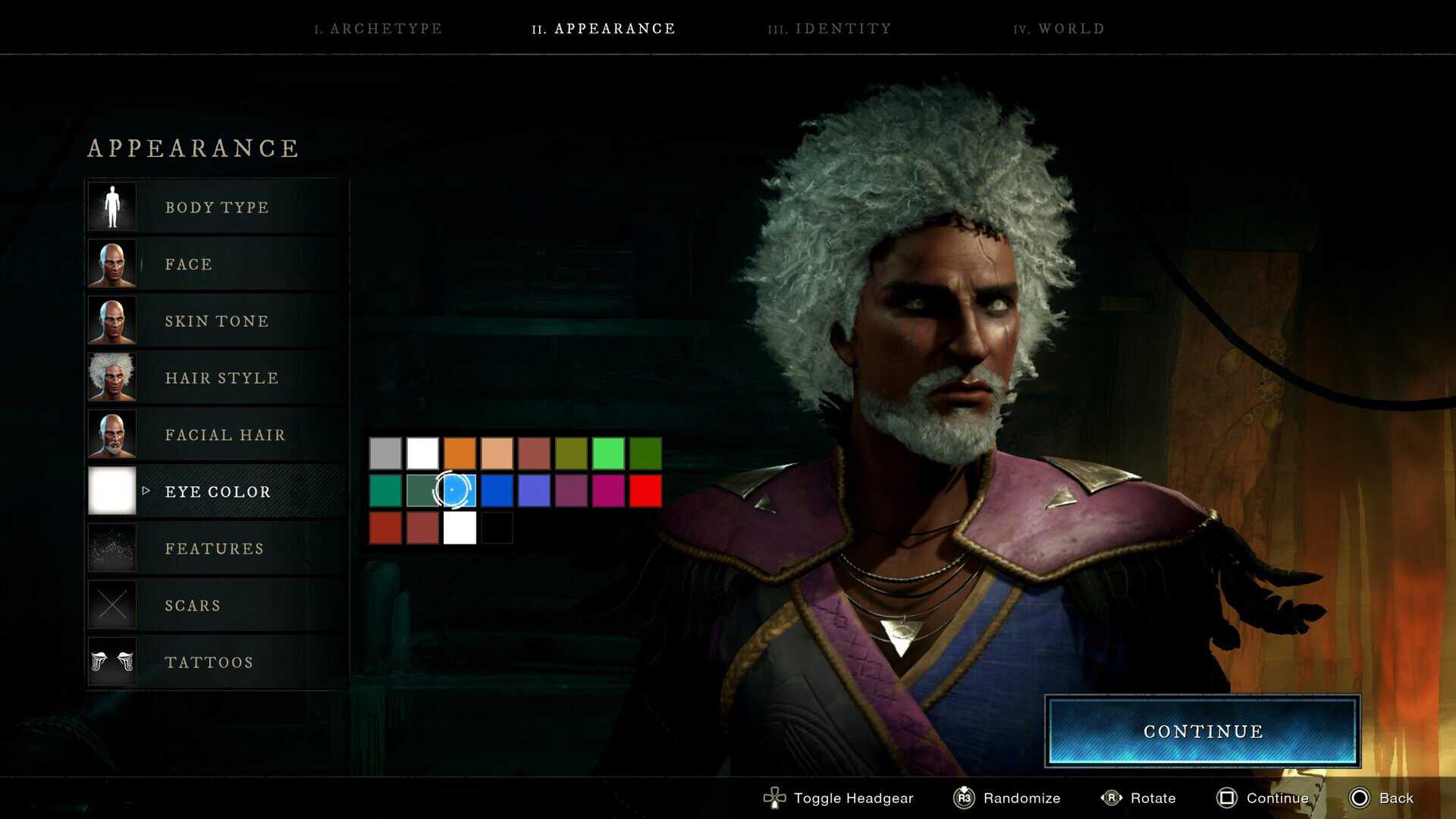Click the Skin Tone bald head icon

[x=111, y=320]
